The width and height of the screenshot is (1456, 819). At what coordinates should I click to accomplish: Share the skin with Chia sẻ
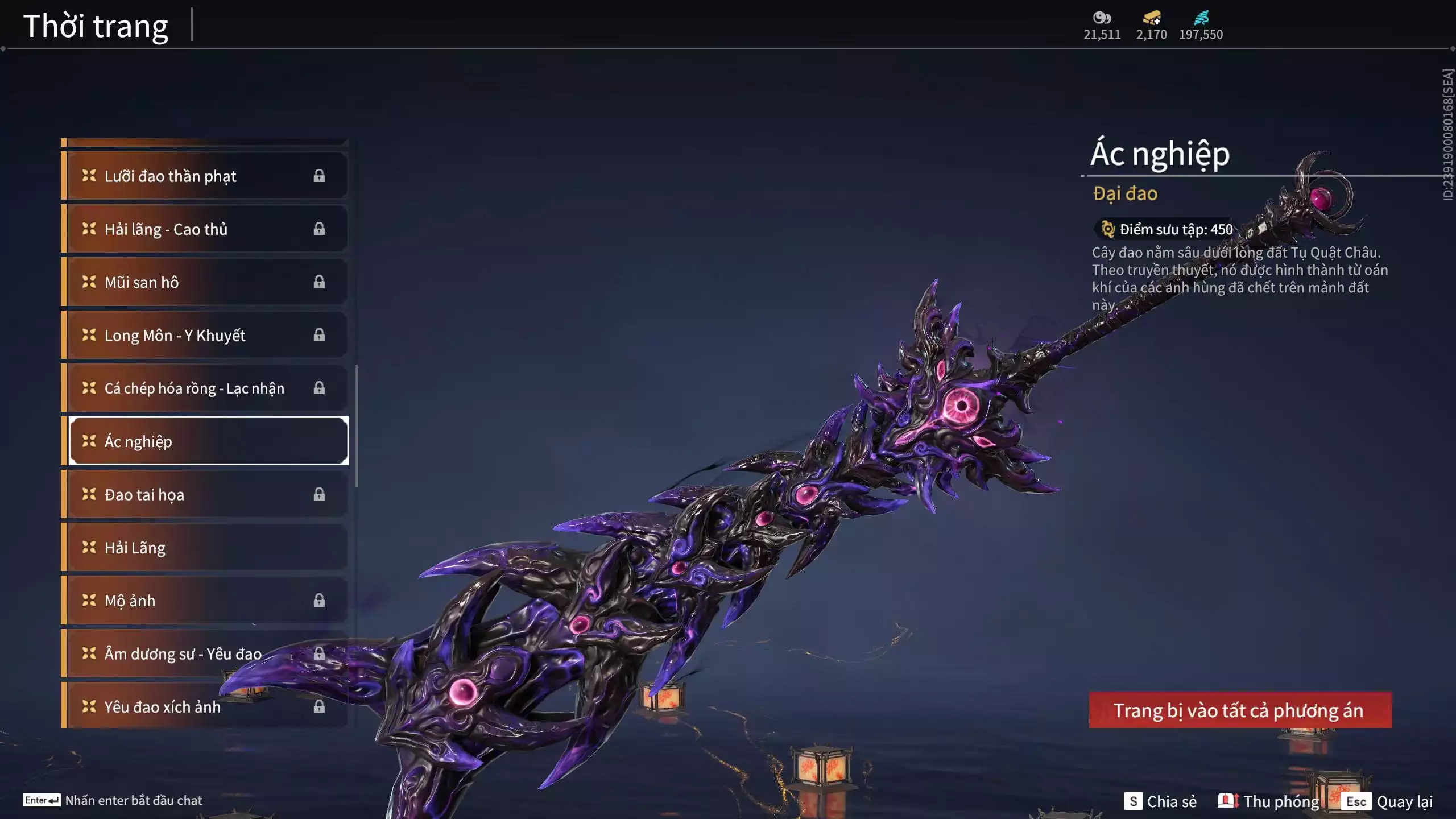[1161, 801]
